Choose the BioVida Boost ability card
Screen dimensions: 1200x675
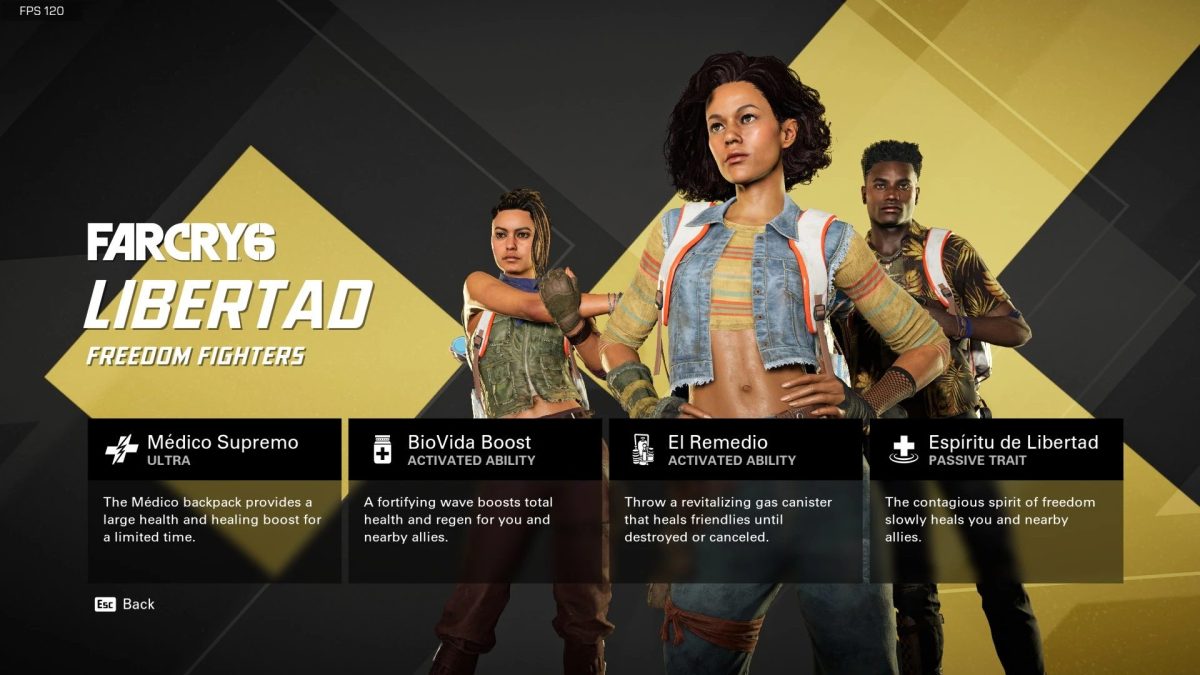[474, 500]
